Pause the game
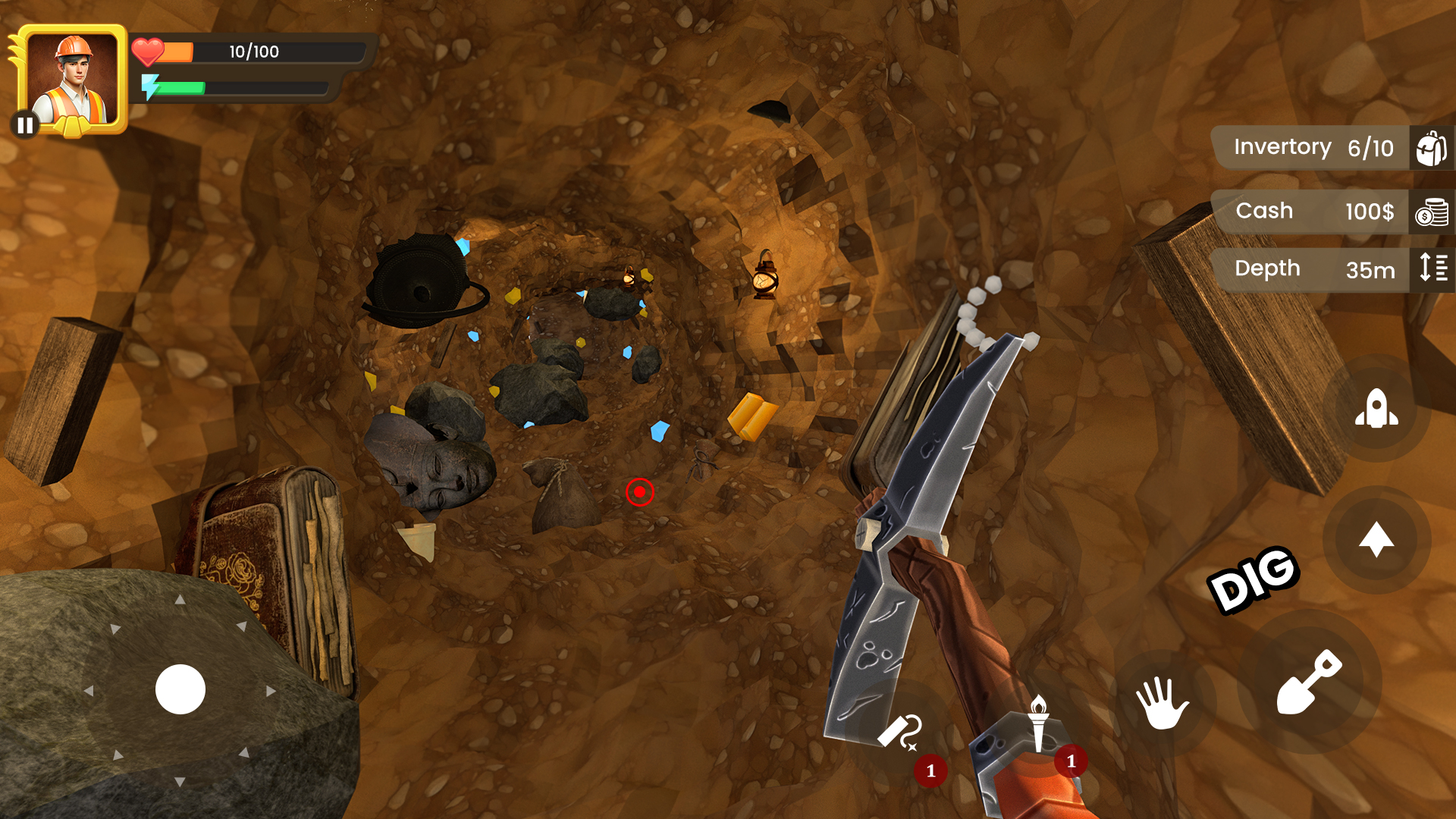 pyautogui.click(x=25, y=124)
